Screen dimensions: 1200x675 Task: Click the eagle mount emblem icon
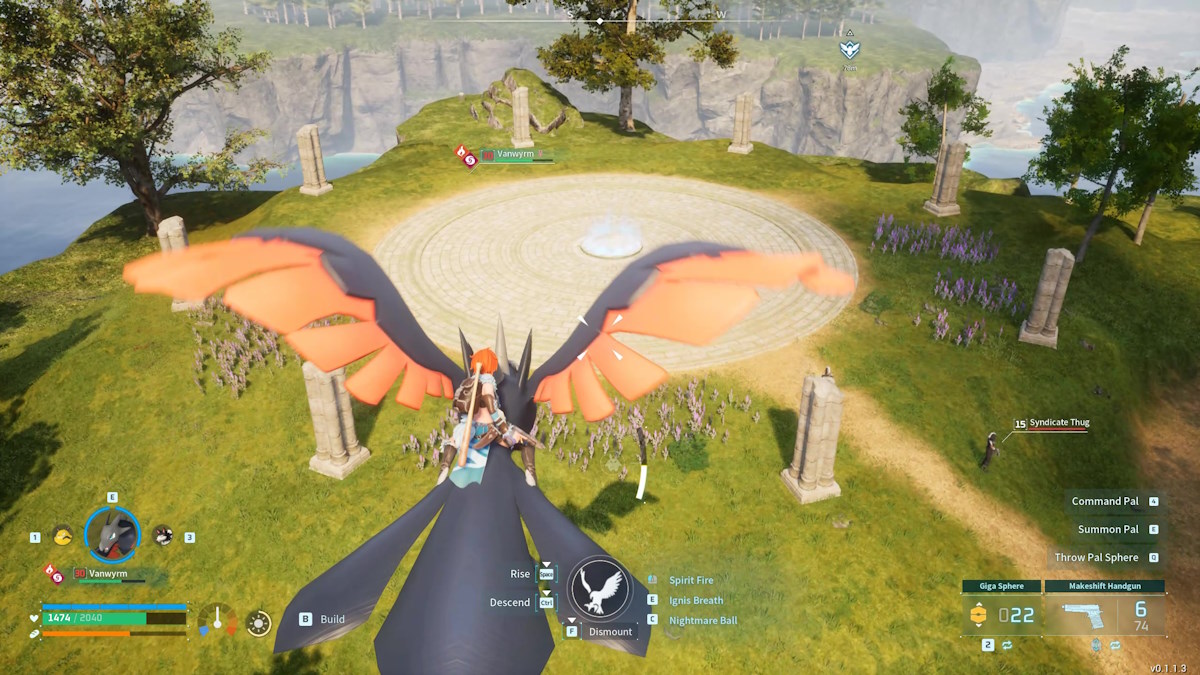coord(598,588)
